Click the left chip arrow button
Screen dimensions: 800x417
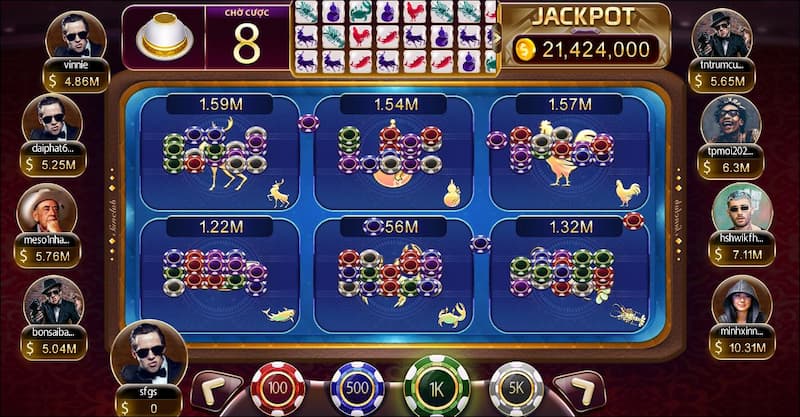coord(215,390)
